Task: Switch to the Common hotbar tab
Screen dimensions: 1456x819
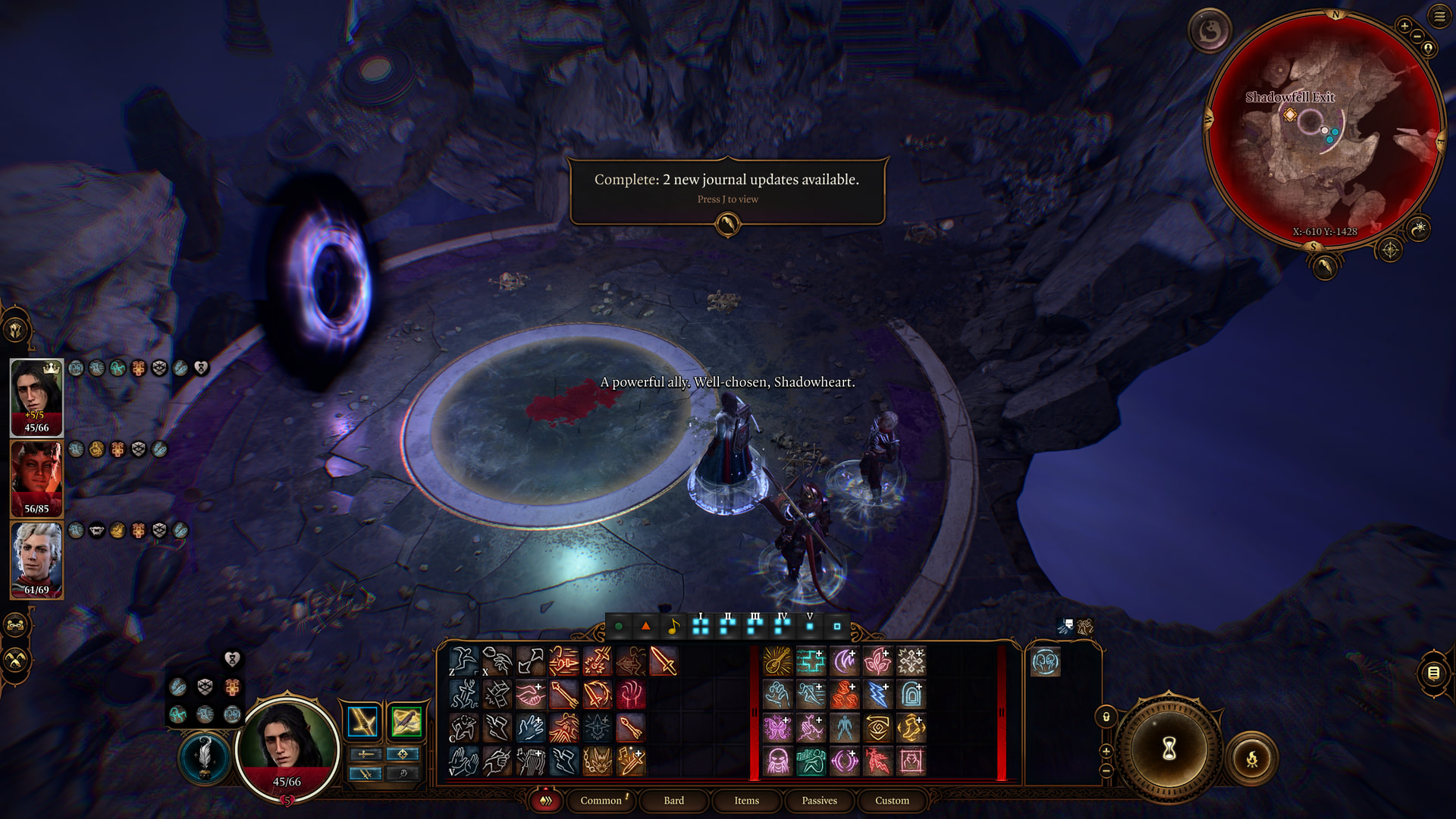Action: click(601, 800)
